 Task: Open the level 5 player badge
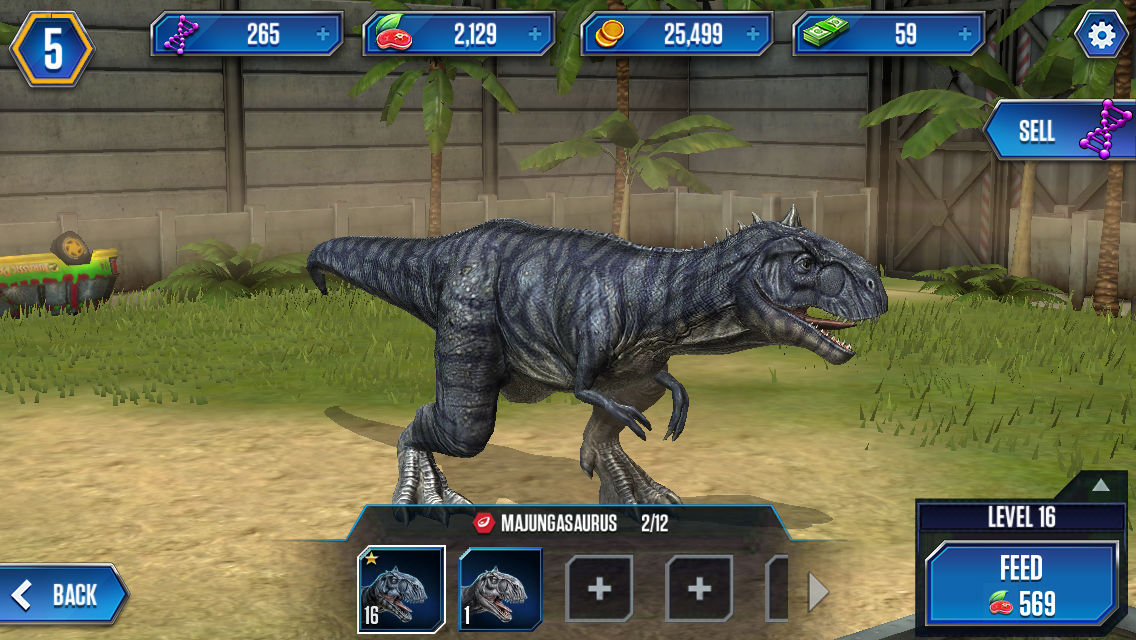tap(52, 50)
